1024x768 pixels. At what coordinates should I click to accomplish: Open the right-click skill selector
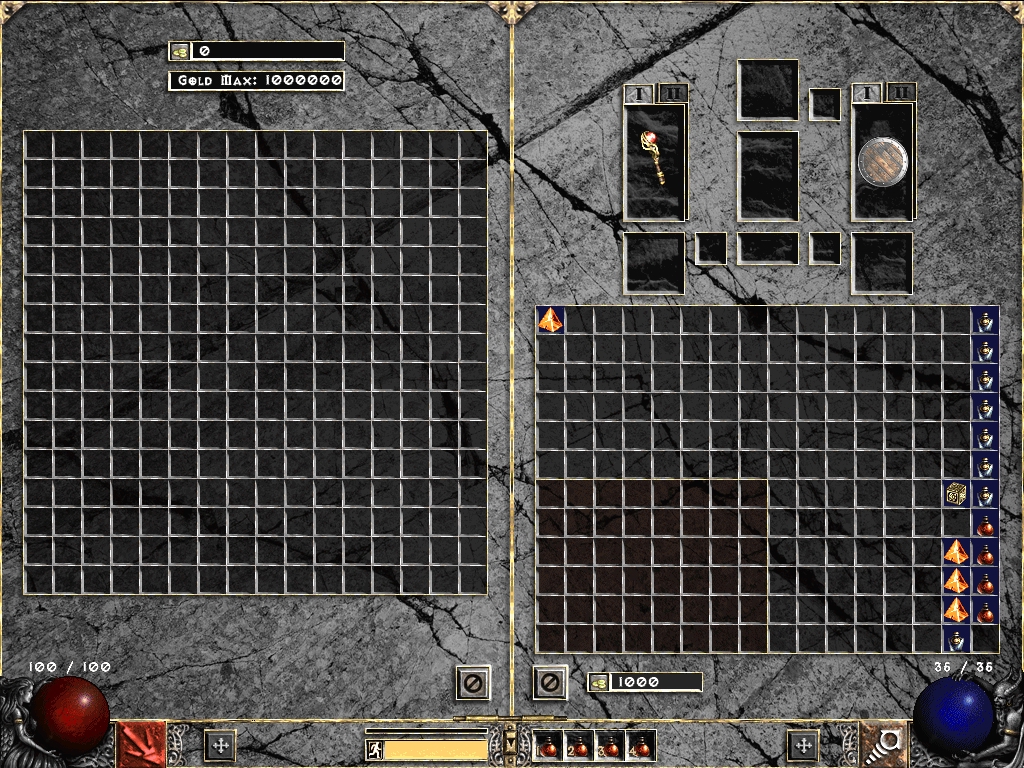(x=884, y=744)
